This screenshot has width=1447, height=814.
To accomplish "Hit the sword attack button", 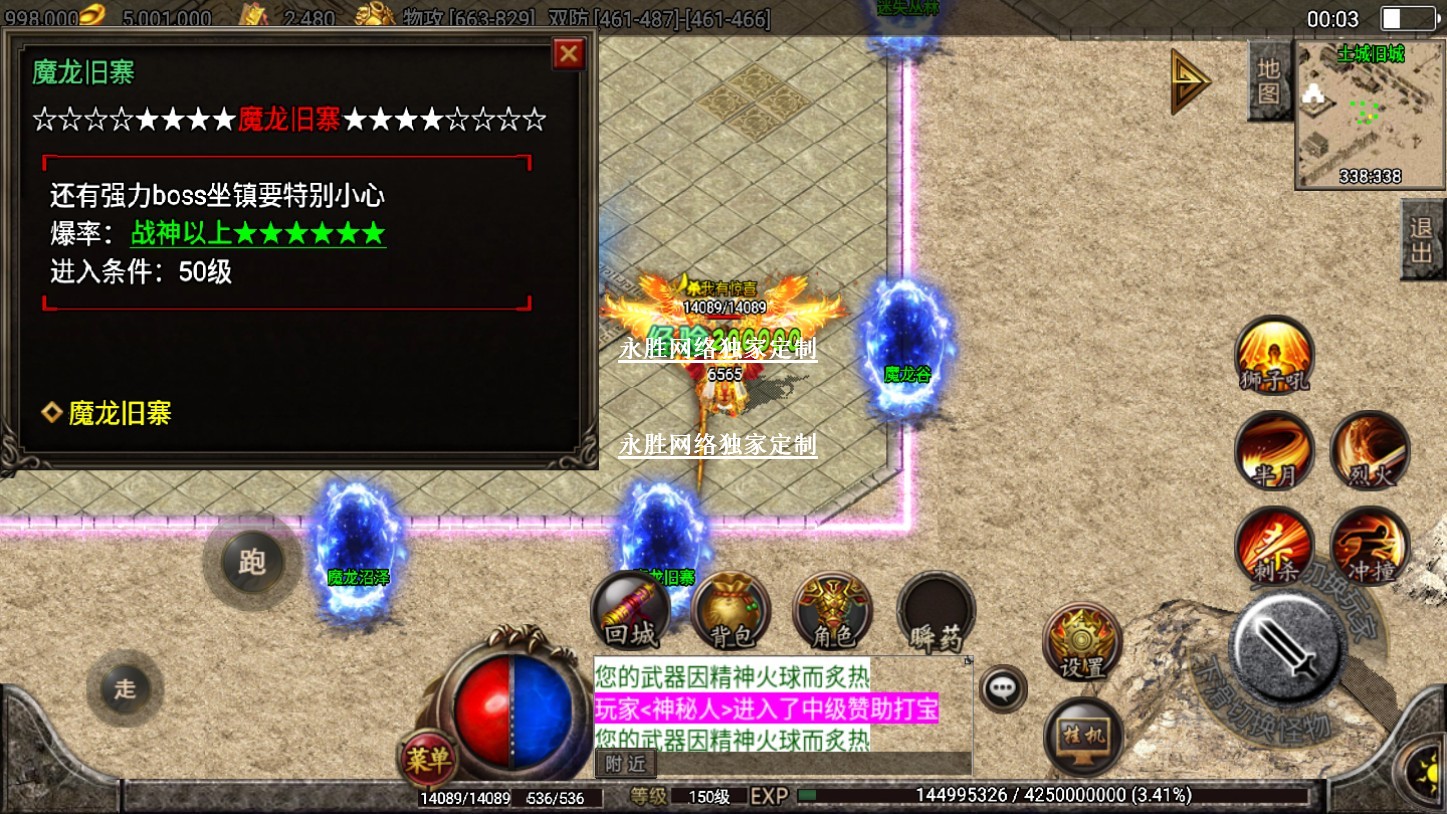I will click(x=1286, y=648).
